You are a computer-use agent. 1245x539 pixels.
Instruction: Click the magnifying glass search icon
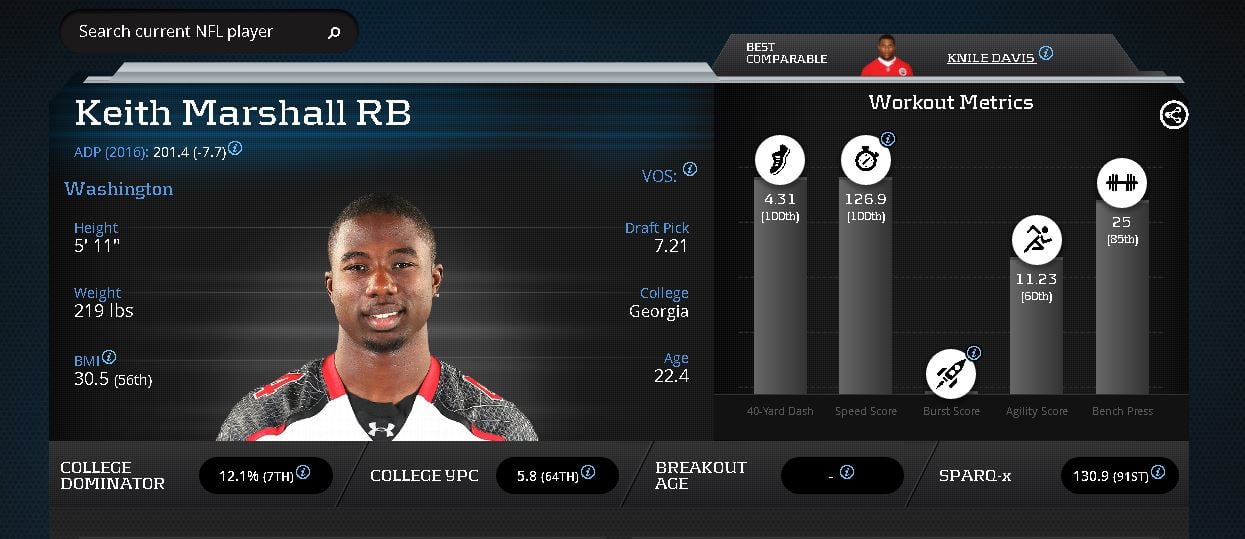[x=334, y=32]
